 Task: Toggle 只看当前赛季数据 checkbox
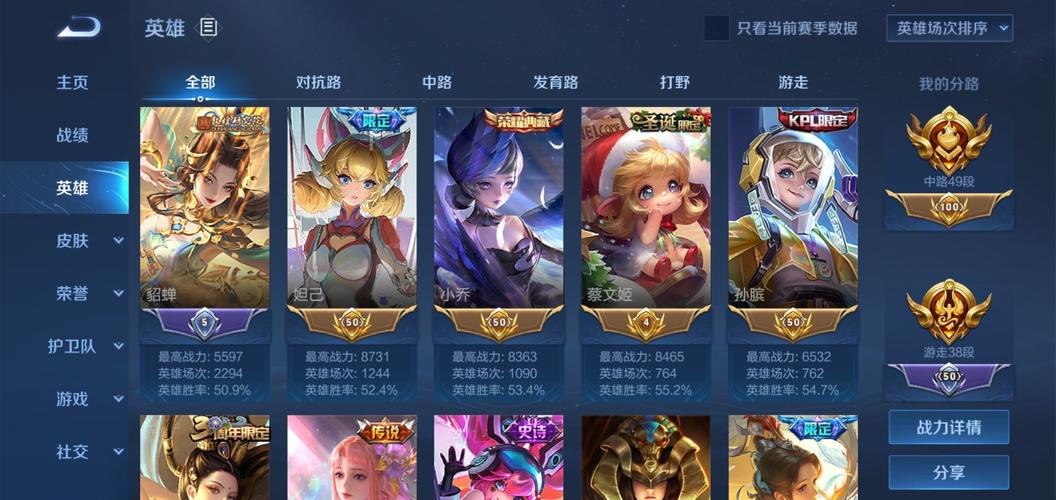click(x=716, y=28)
